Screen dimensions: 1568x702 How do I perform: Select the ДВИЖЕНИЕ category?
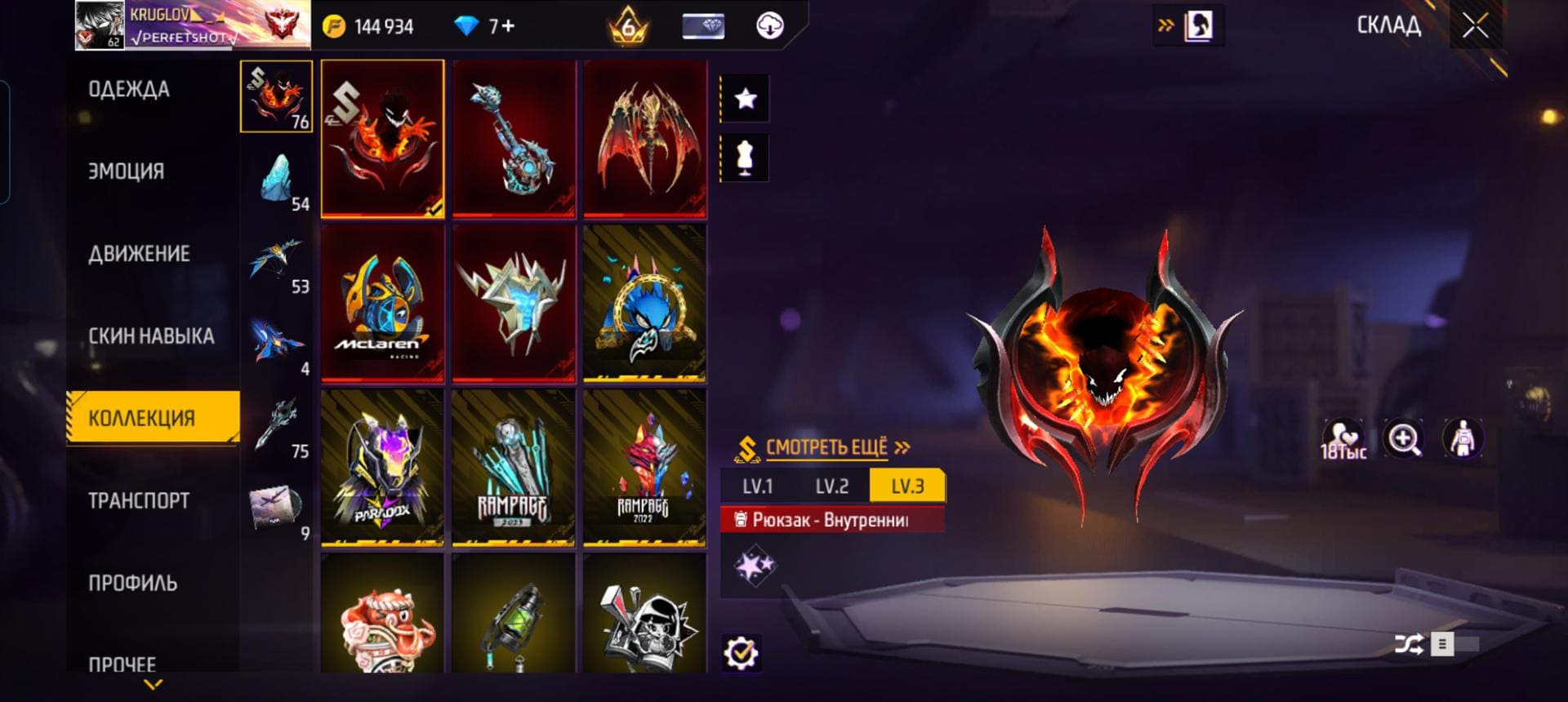(139, 254)
